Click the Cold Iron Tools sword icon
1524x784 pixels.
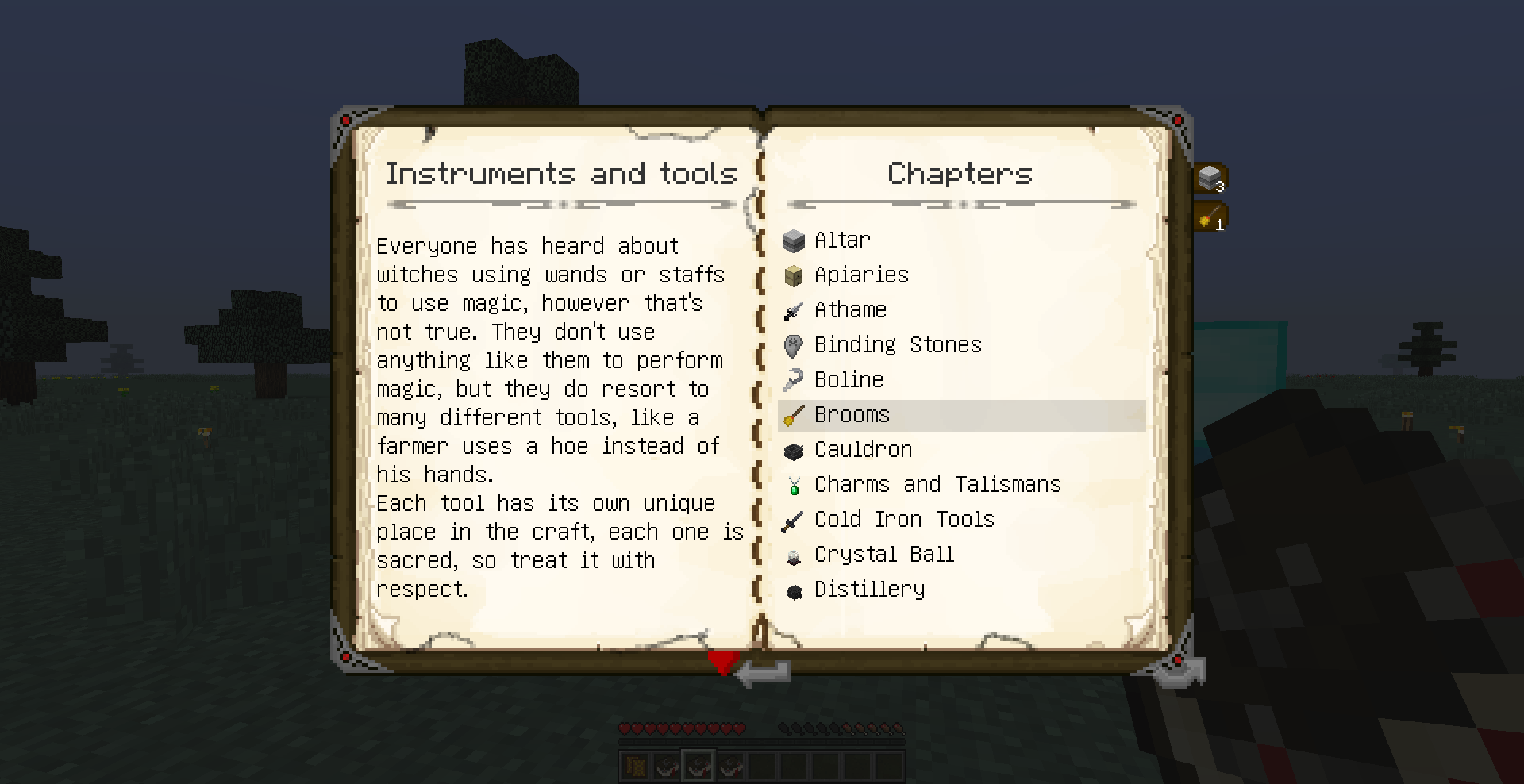point(794,520)
